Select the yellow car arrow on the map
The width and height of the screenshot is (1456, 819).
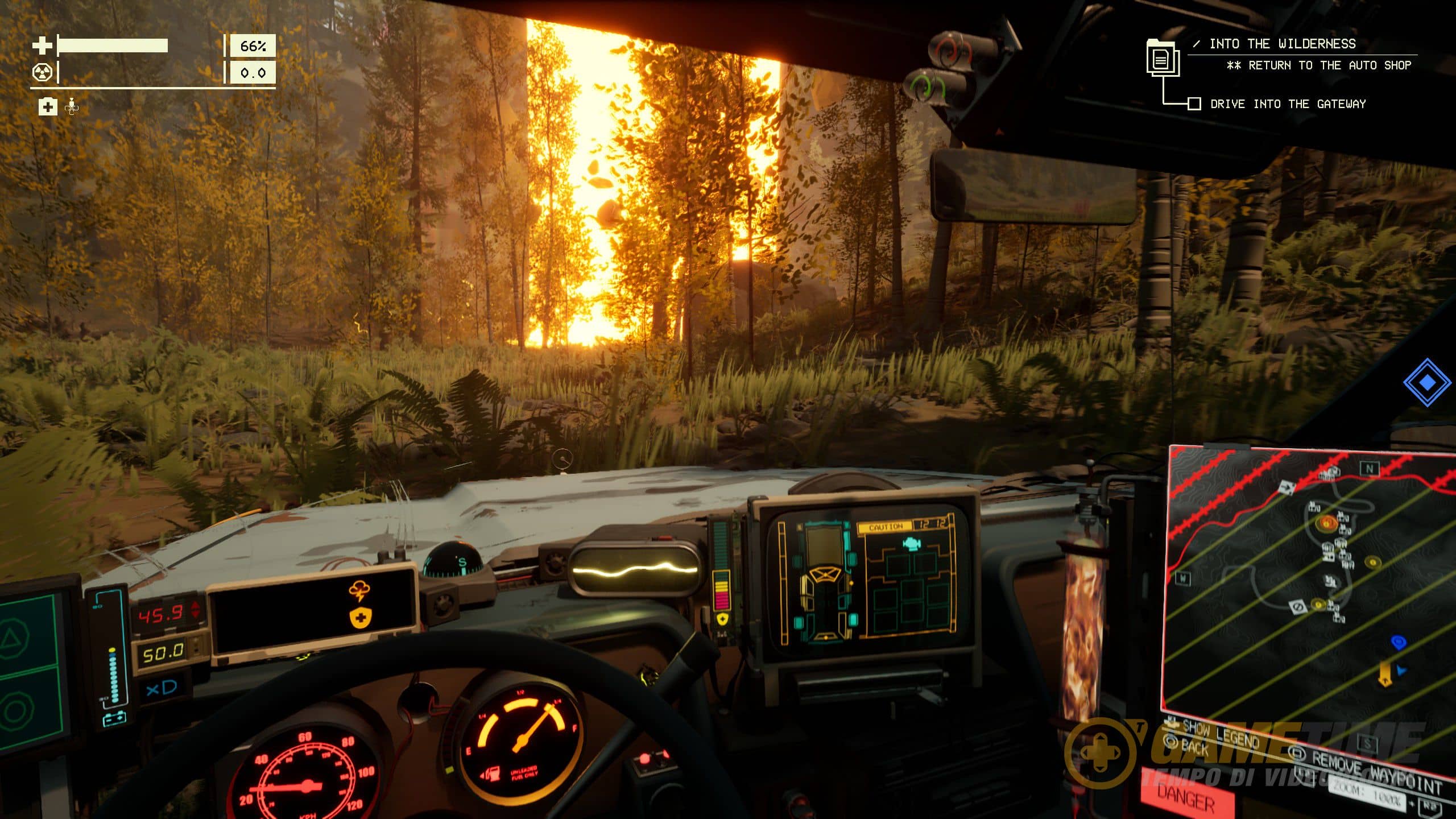point(1386,673)
